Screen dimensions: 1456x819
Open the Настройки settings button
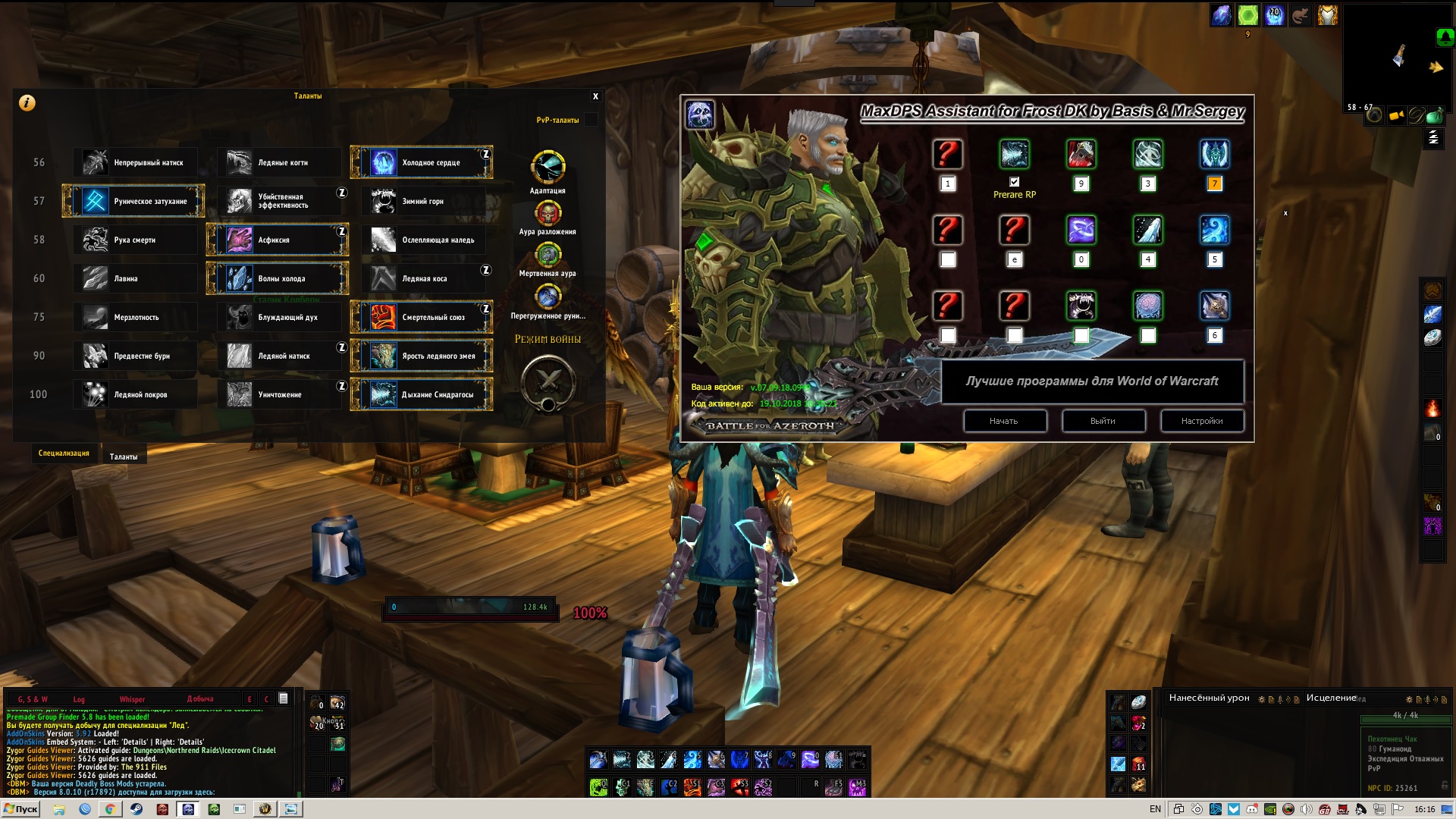(x=1201, y=421)
